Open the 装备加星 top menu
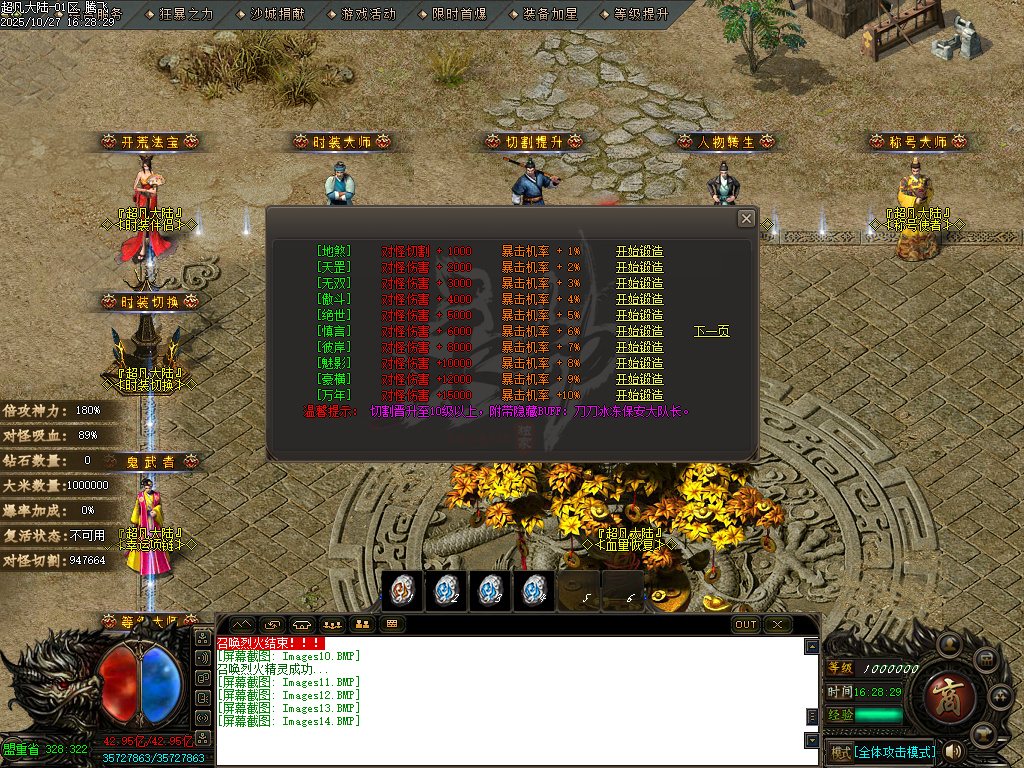This screenshot has height=768, width=1024. [x=550, y=14]
